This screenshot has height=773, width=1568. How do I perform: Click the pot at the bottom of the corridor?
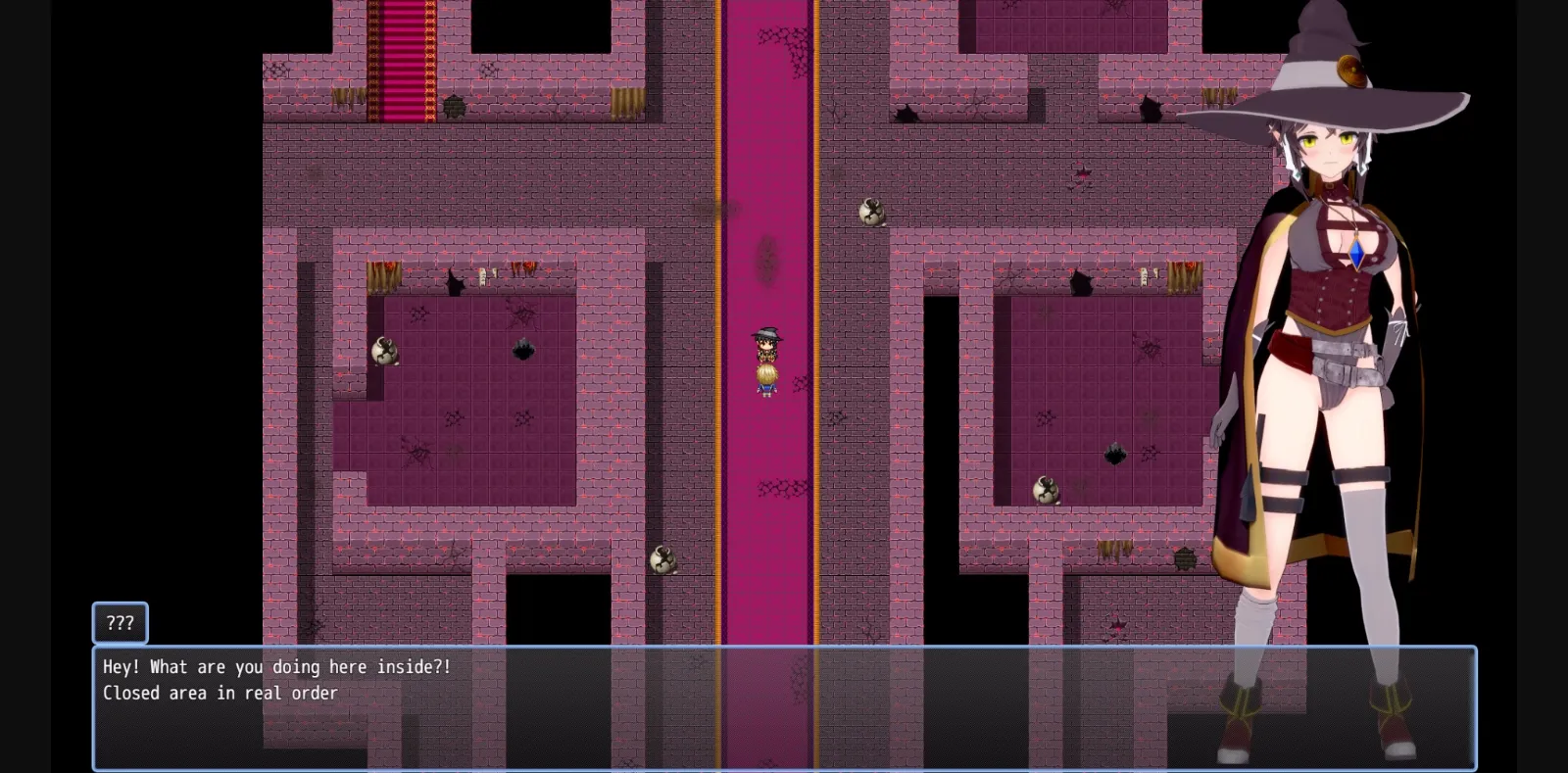tap(662, 561)
